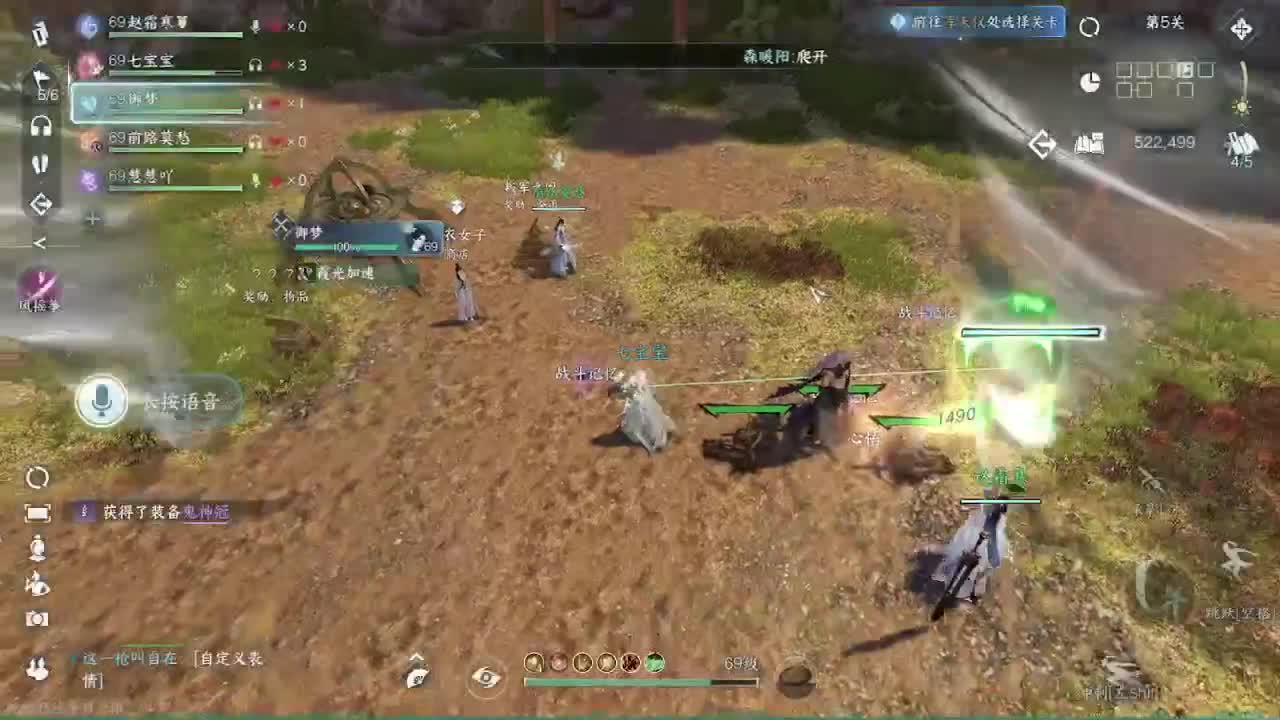The width and height of the screenshot is (1280, 720).
Task: Open the long-press voice chat microphone
Action: click(x=100, y=400)
